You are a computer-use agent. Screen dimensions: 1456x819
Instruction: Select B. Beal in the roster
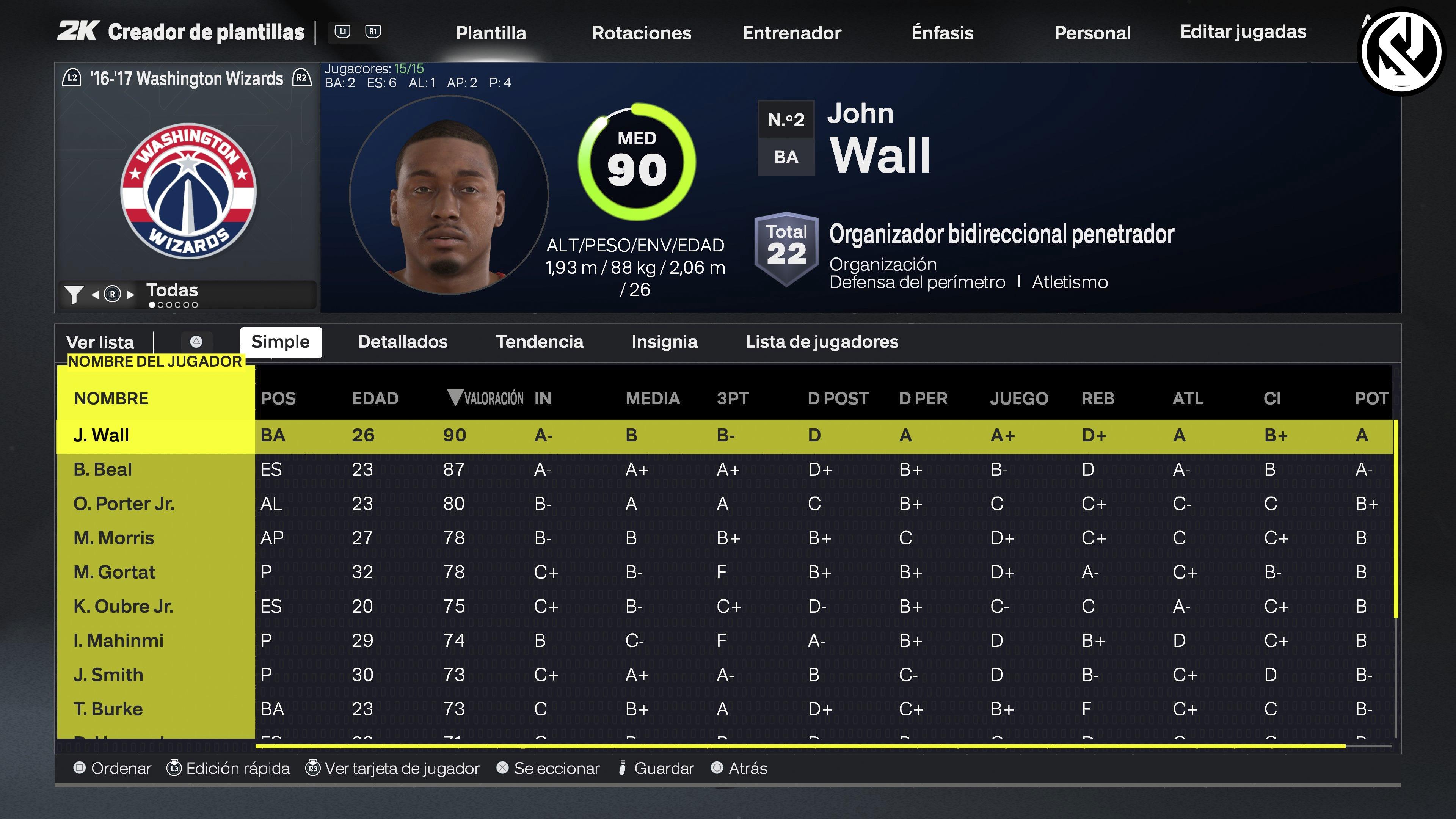point(102,469)
